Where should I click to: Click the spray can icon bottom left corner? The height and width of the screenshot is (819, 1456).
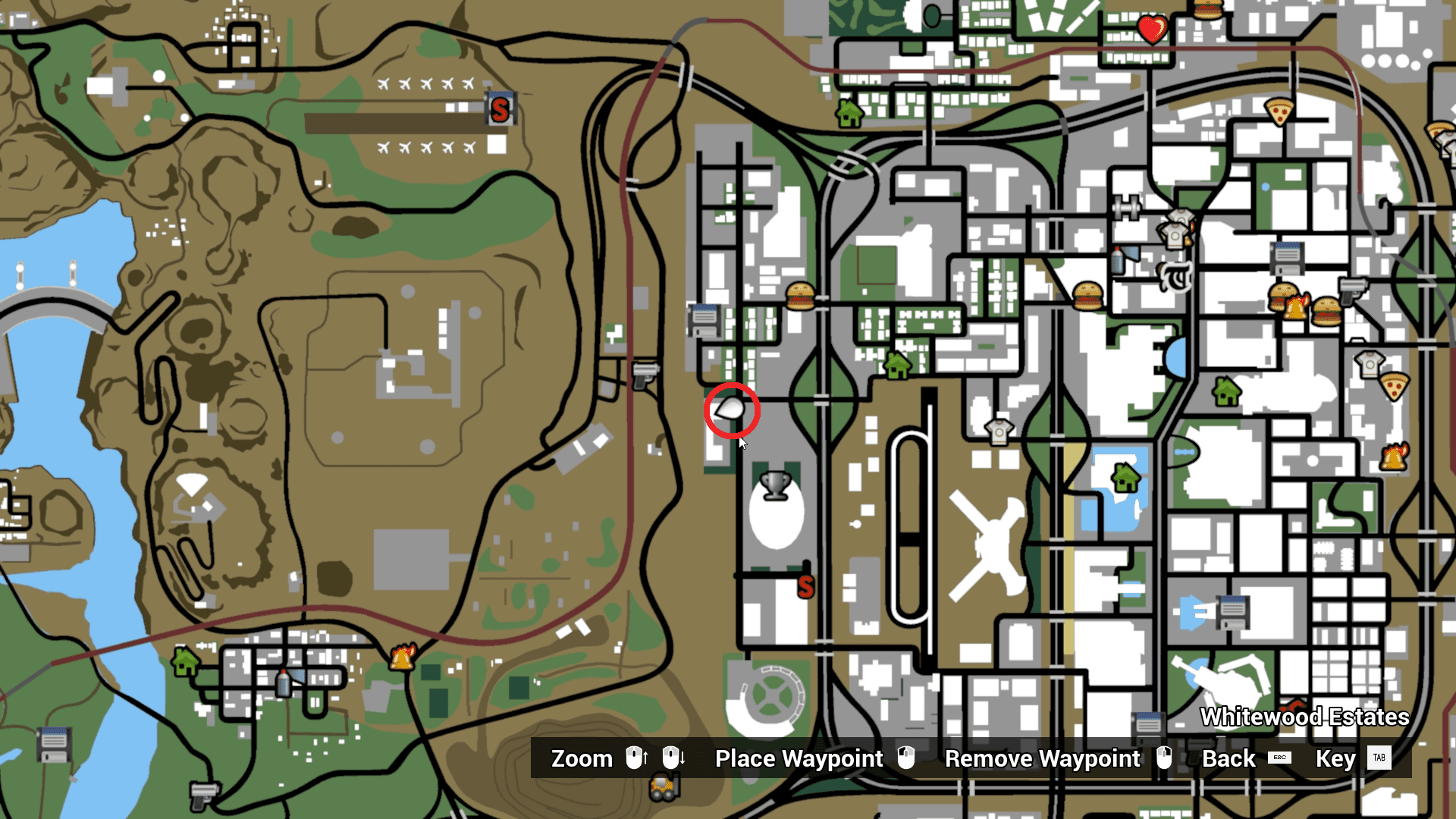pos(283,684)
